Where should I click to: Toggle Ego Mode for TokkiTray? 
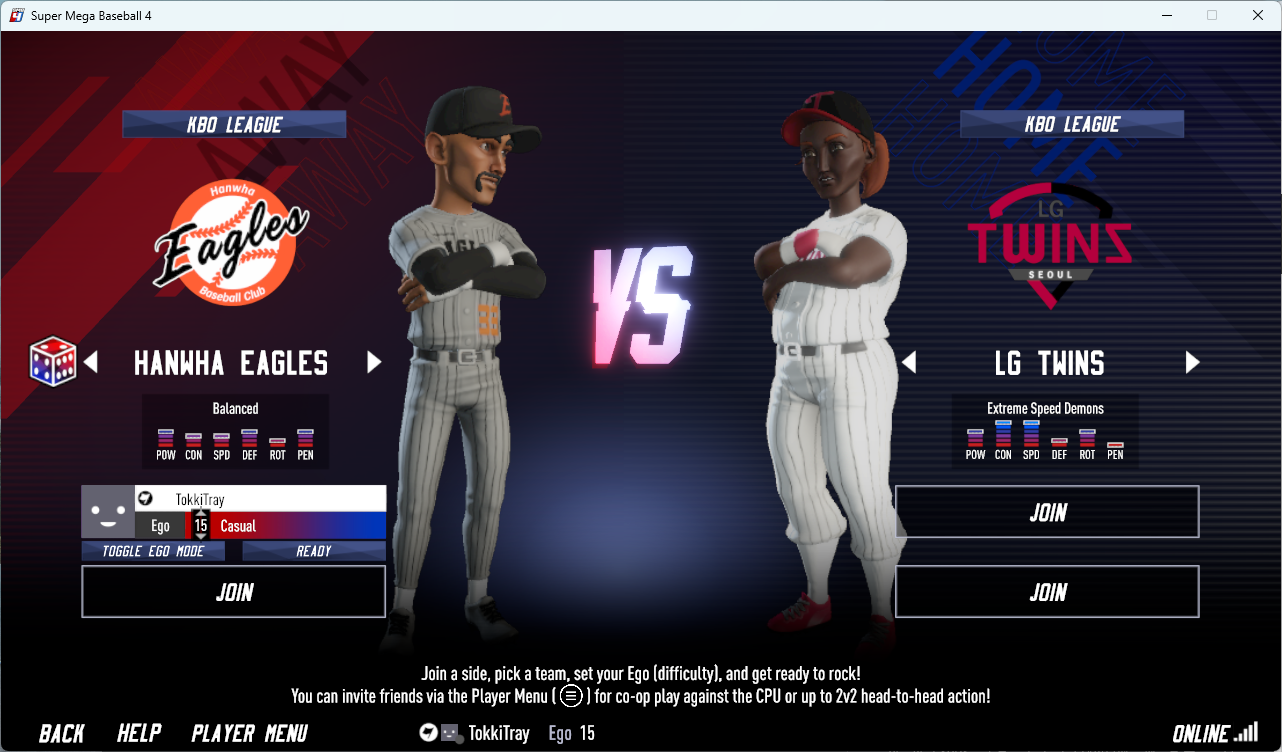pos(153,551)
